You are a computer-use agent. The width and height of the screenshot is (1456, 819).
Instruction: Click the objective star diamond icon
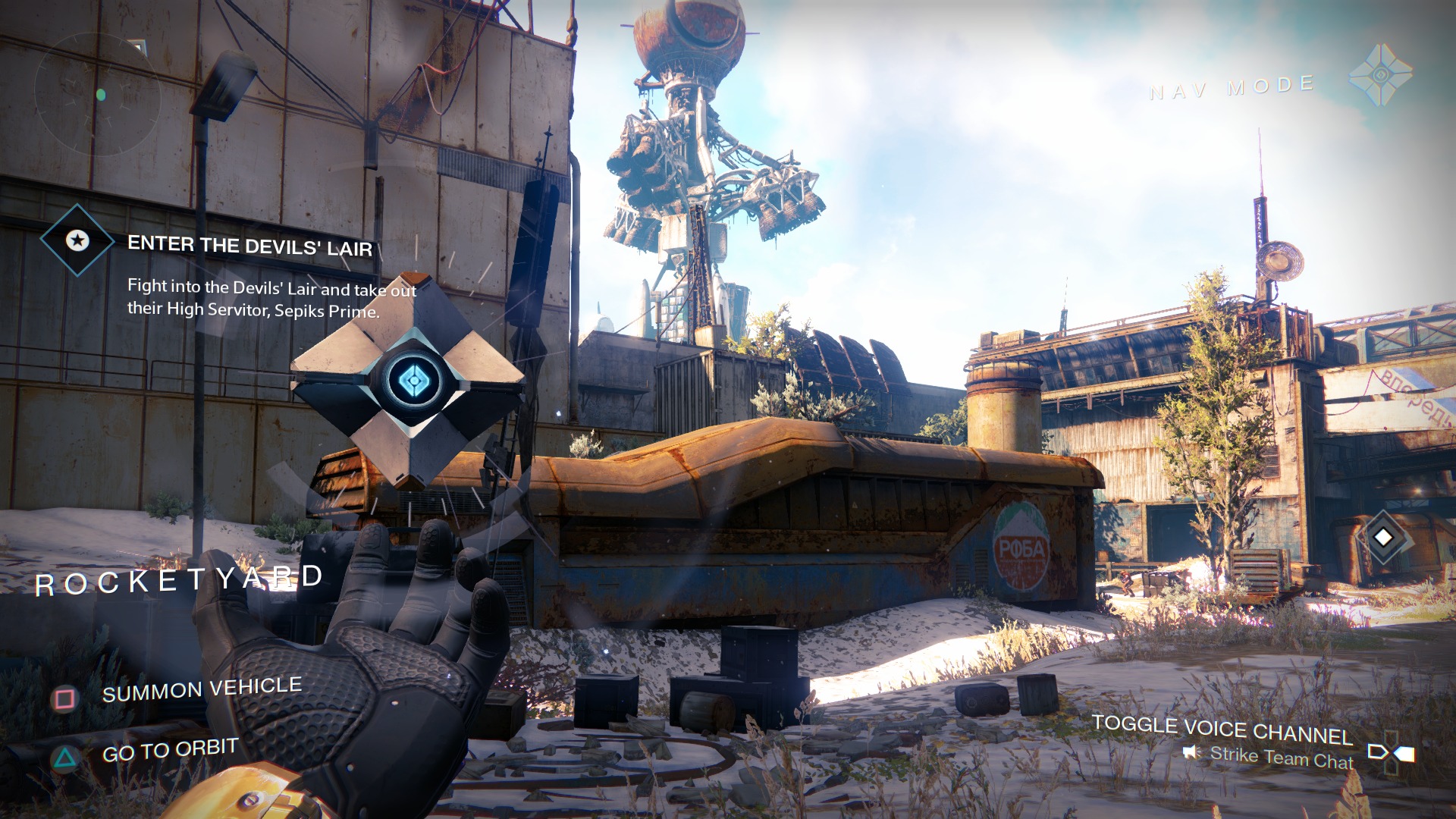[x=77, y=240]
